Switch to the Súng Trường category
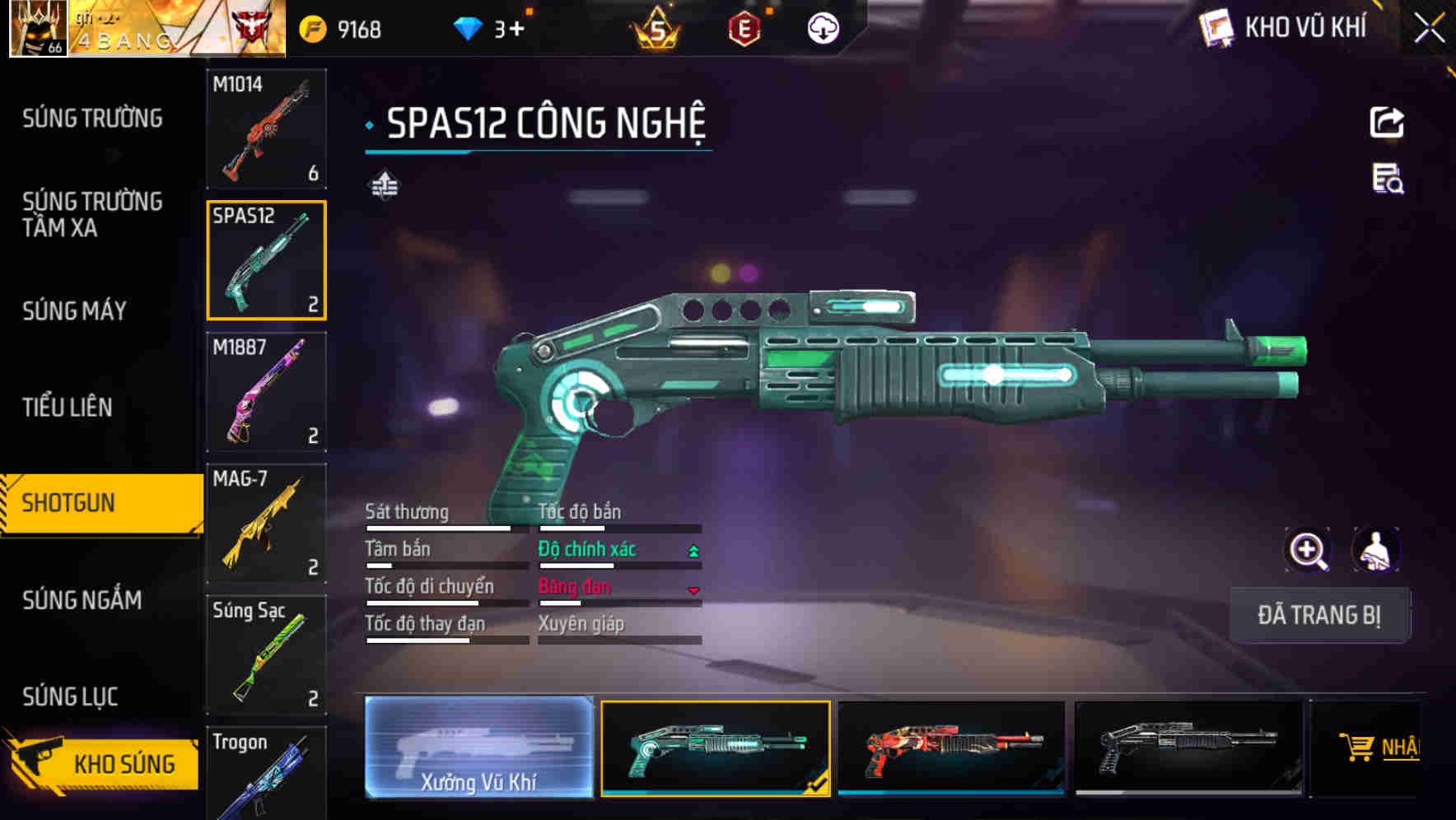The height and width of the screenshot is (820, 1456). [x=92, y=119]
